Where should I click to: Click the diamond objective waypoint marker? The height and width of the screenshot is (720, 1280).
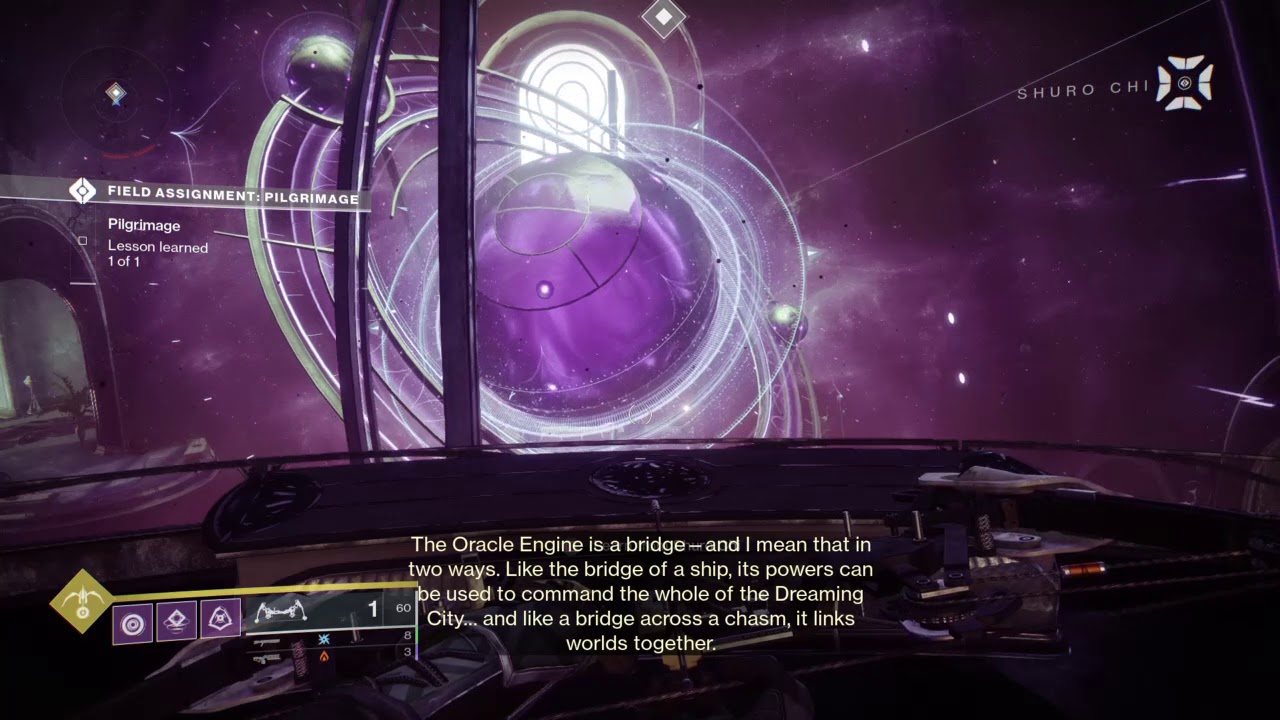[663, 16]
